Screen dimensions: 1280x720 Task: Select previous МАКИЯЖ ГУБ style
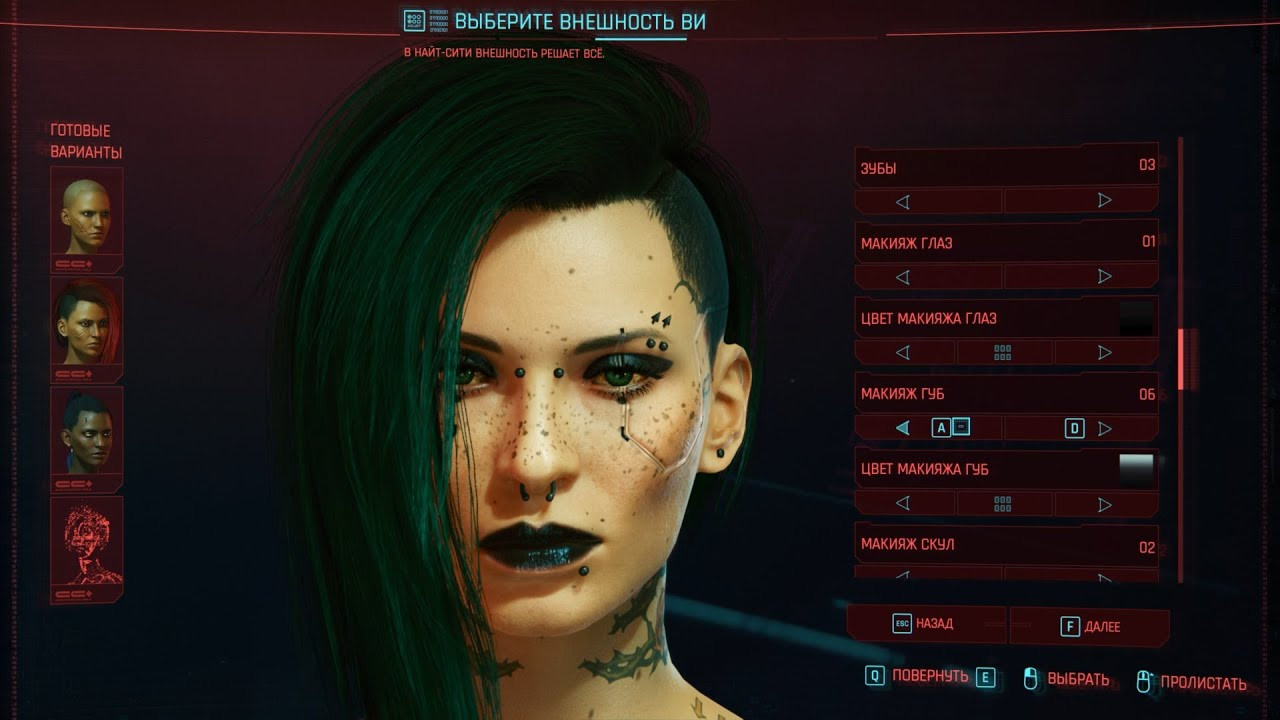coord(903,428)
